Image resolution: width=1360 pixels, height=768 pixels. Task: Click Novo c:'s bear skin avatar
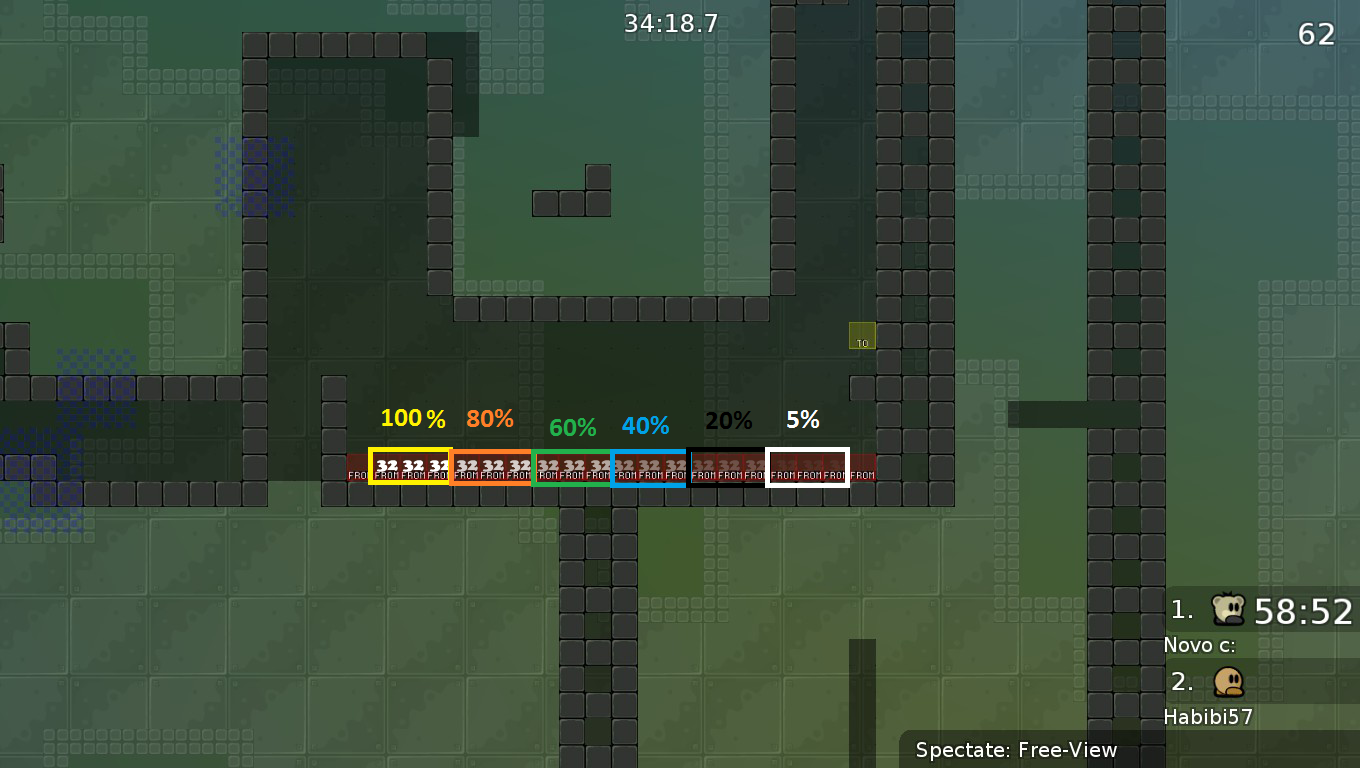1229,608
